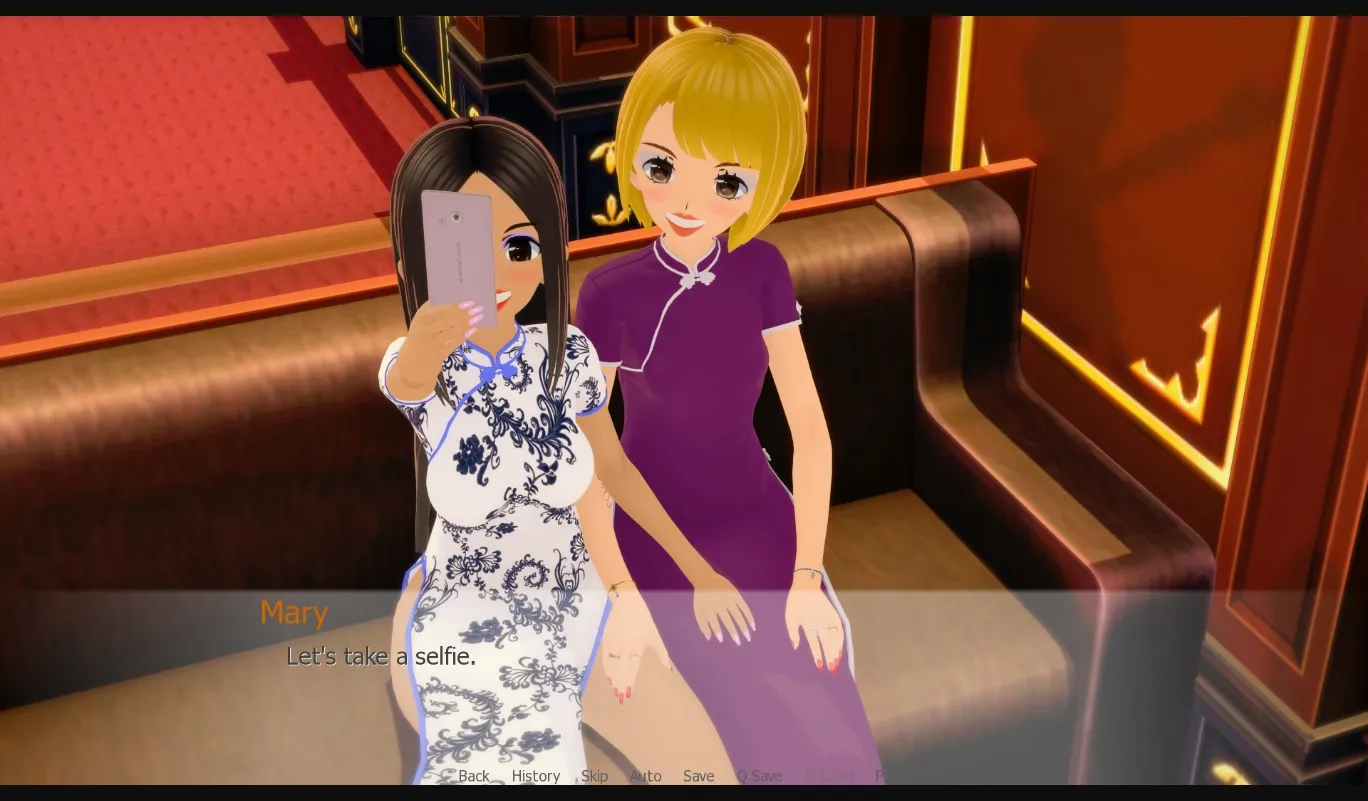Click the character name label Mary
1368x801 pixels.
pos(293,612)
